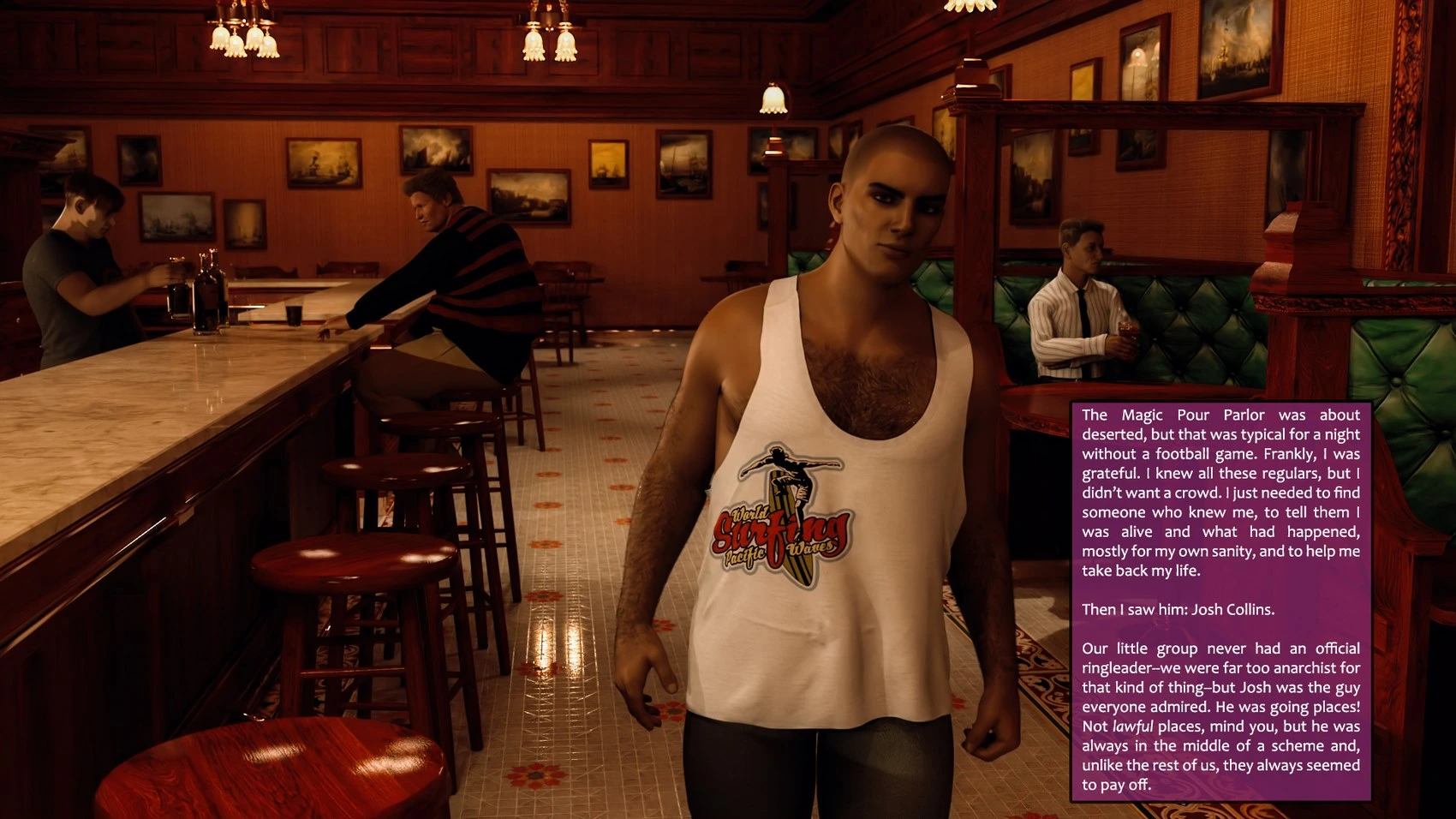Click the purple narration text box to continue
The image size is (1456, 819).
click(x=1220, y=600)
